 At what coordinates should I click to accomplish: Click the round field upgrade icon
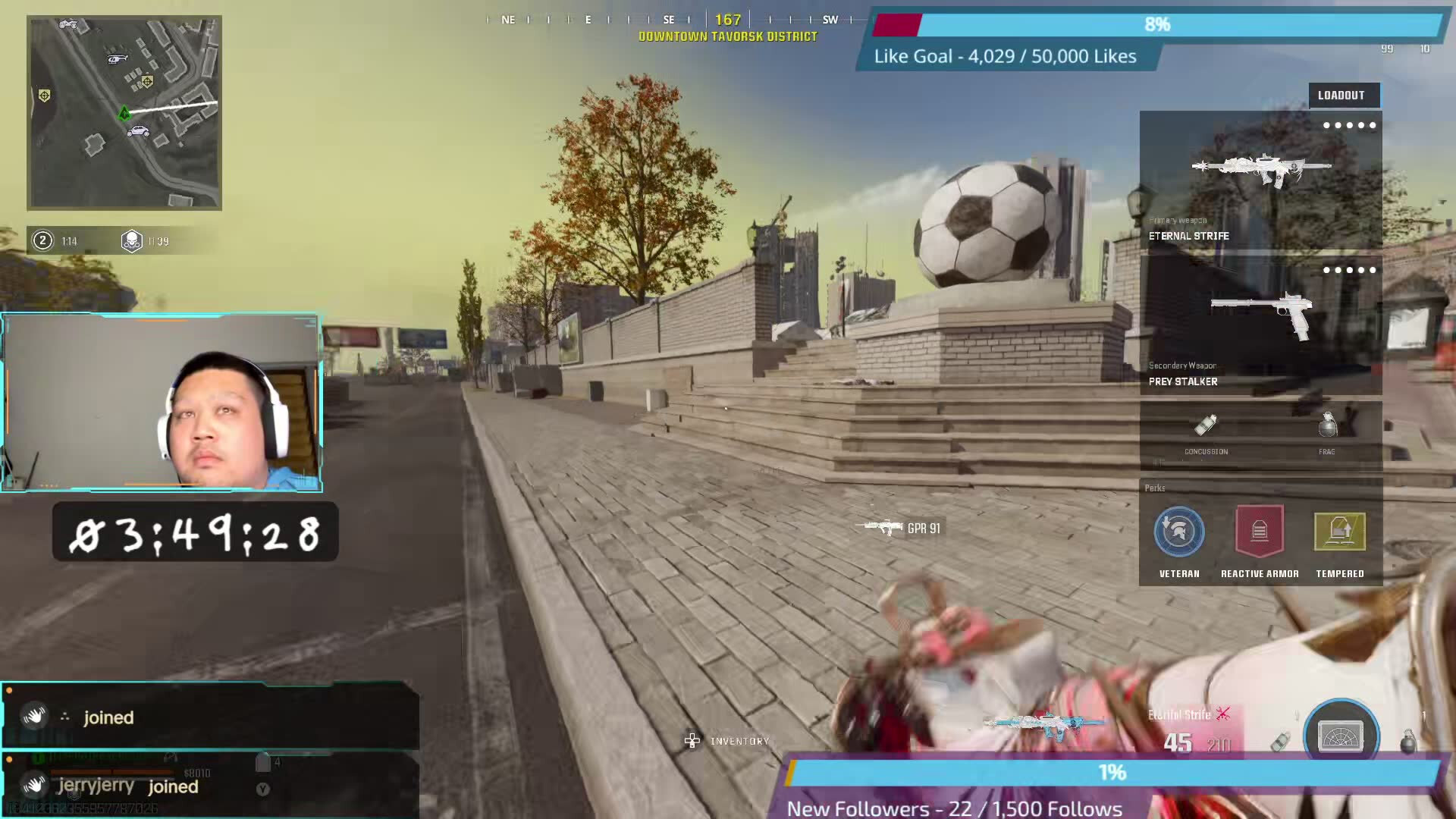(x=1341, y=734)
